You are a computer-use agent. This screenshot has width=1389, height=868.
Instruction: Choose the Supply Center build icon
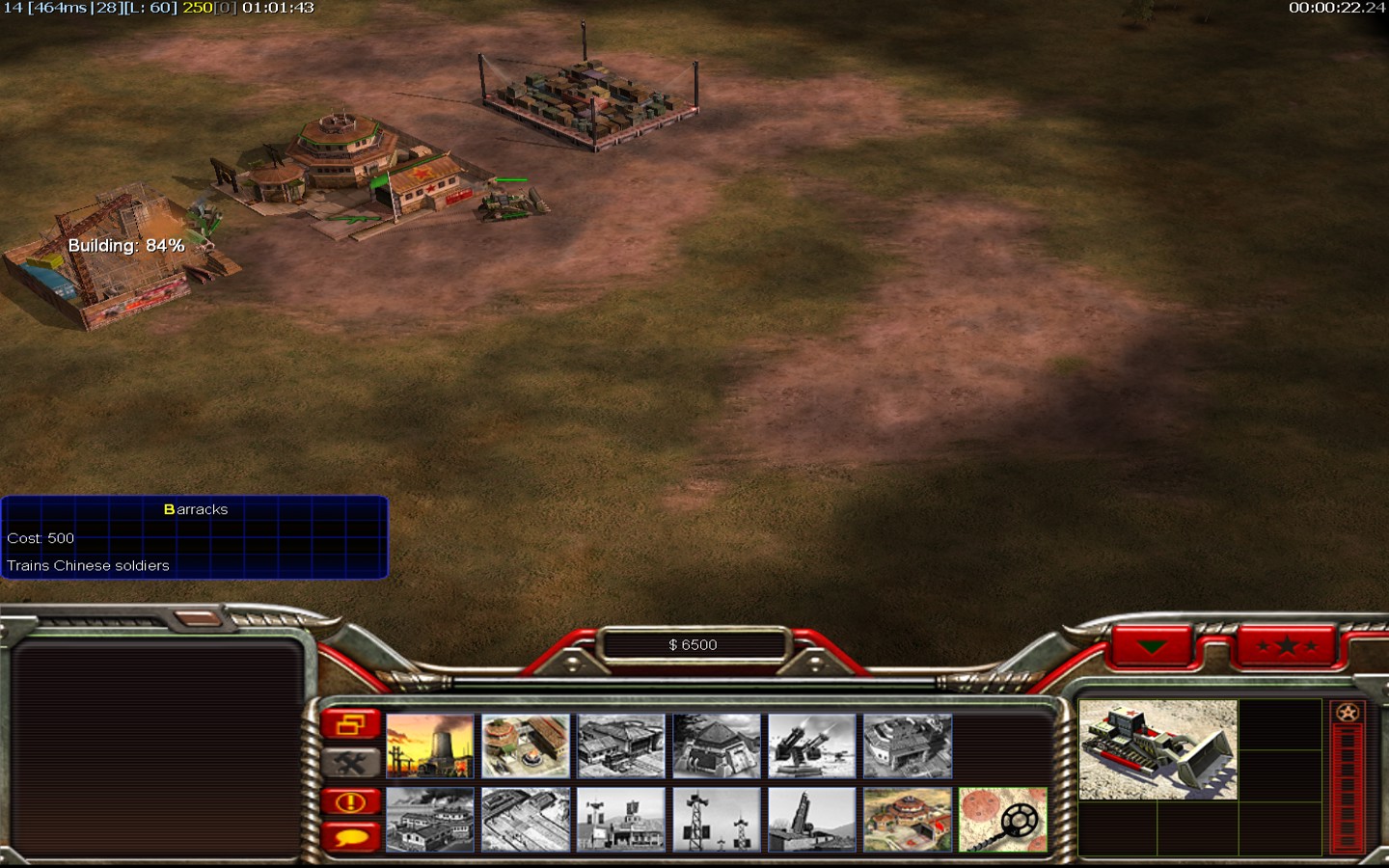pos(620,746)
